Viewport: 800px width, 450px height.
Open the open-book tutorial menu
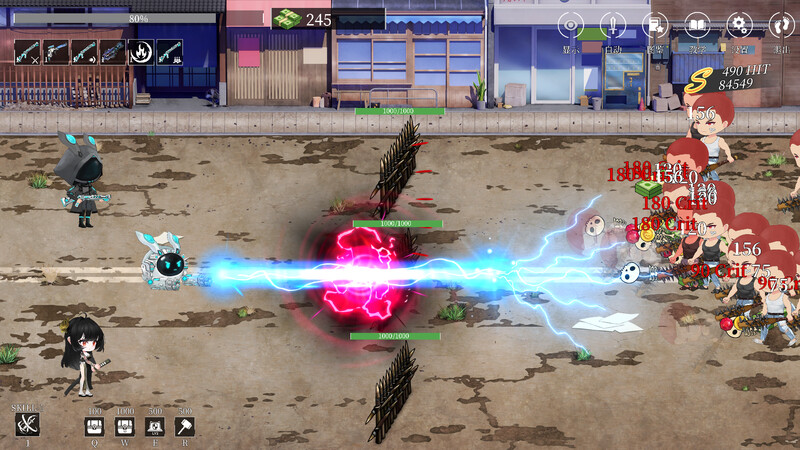(698, 25)
